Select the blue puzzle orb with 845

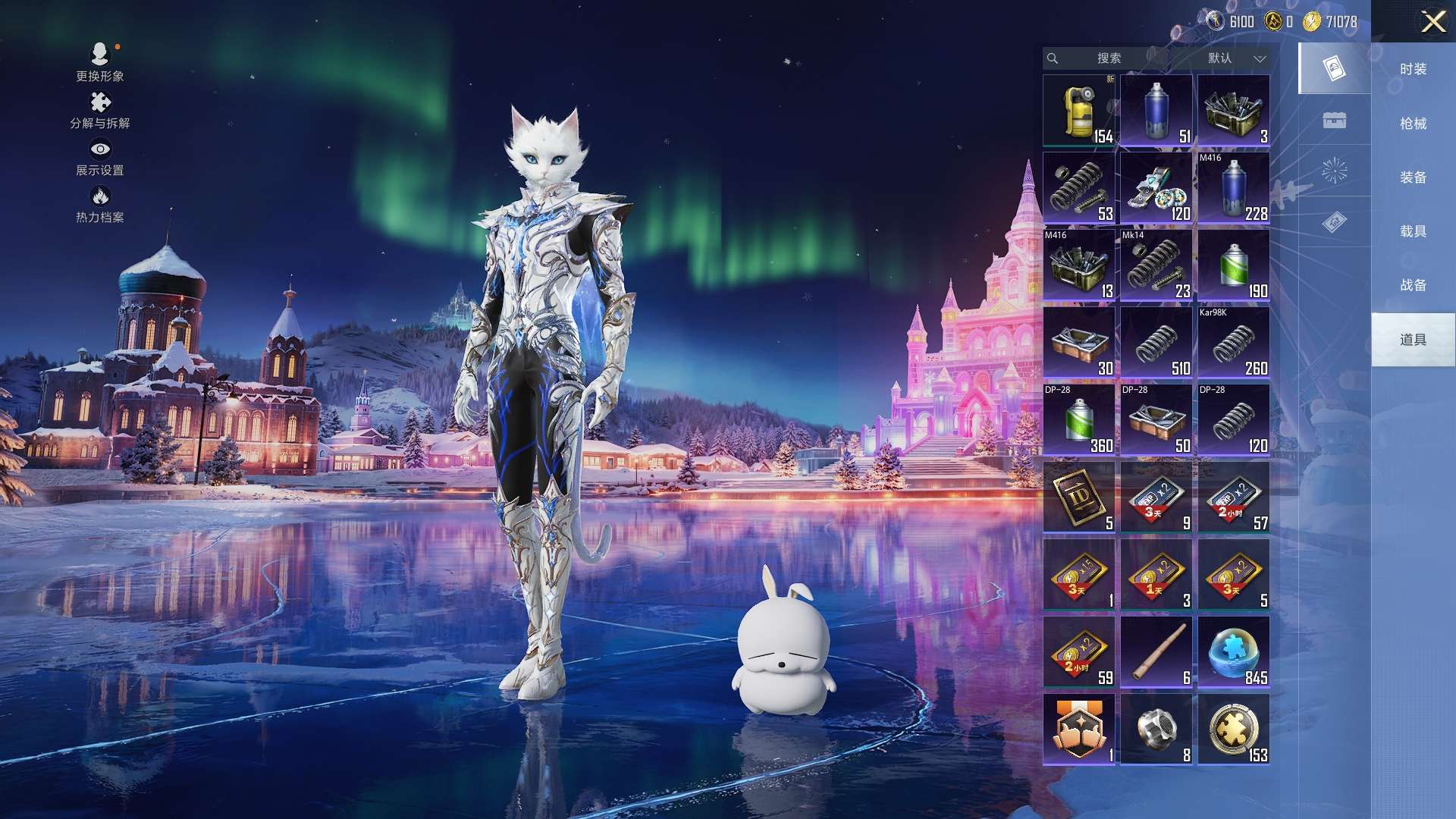tap(1234, 652)
